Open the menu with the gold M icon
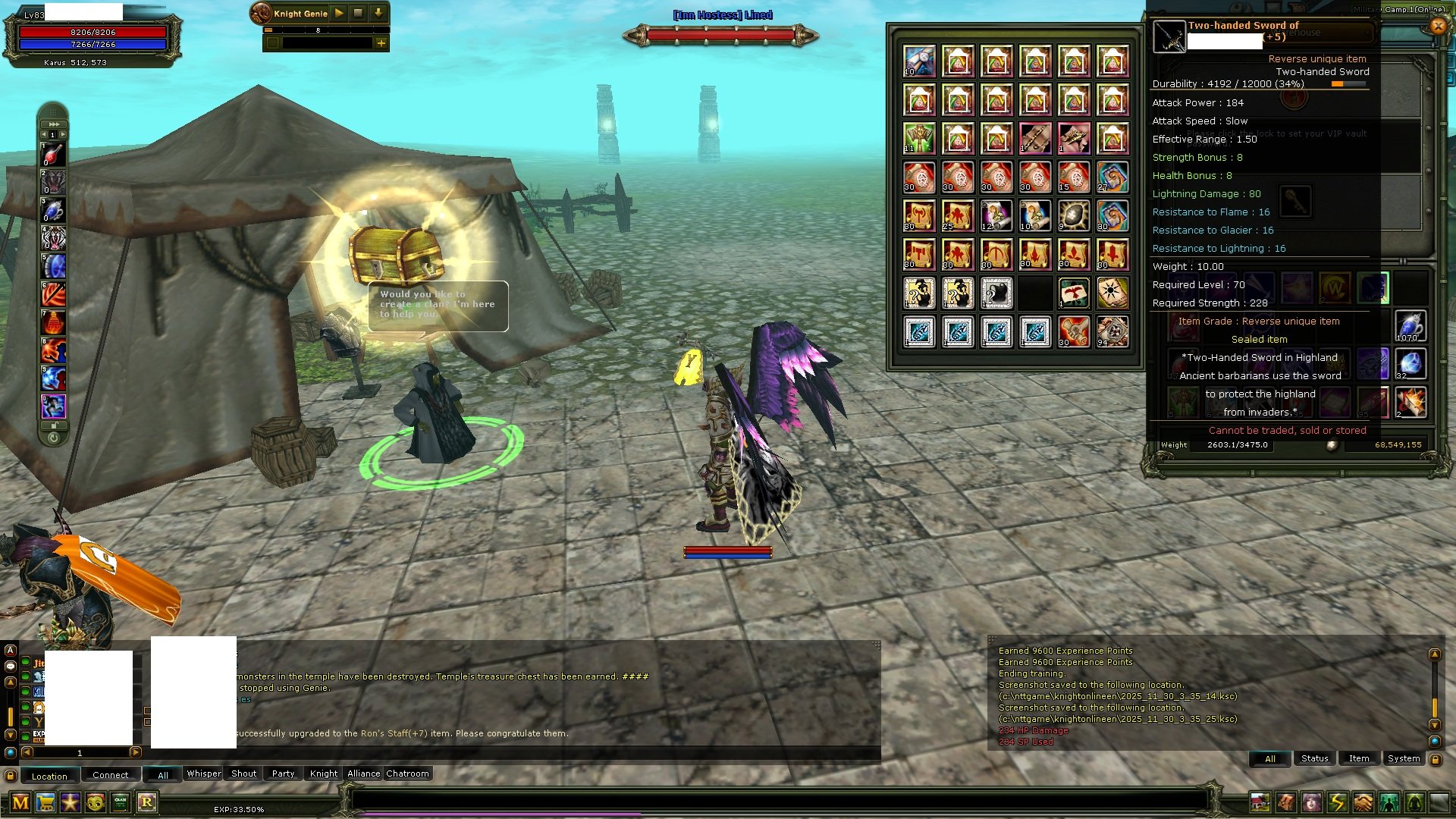Viewport: 1456px width, 819px height. [x=20, y=802]
